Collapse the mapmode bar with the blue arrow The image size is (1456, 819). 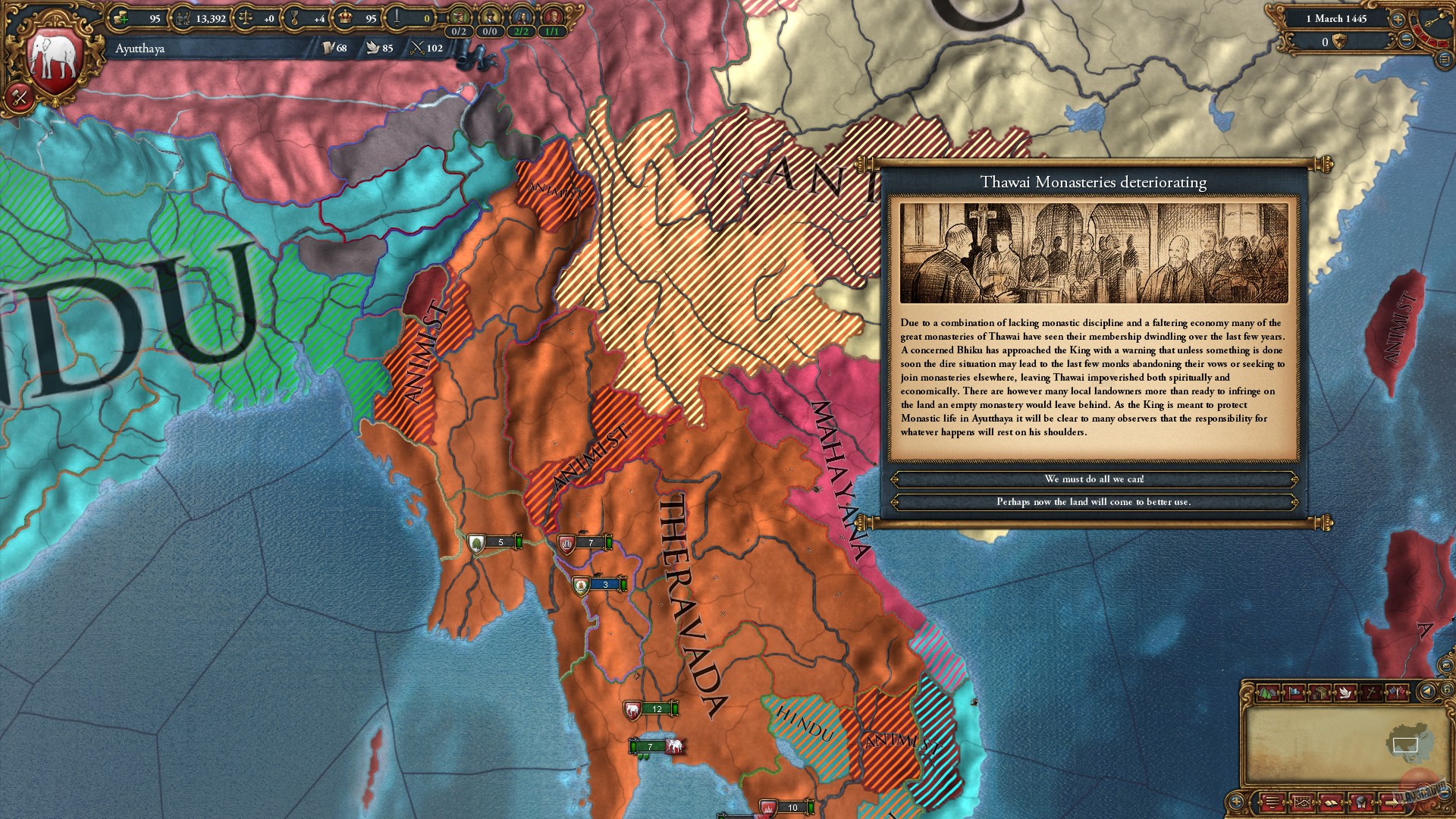pyautogui.click(x=1429, y=692)
